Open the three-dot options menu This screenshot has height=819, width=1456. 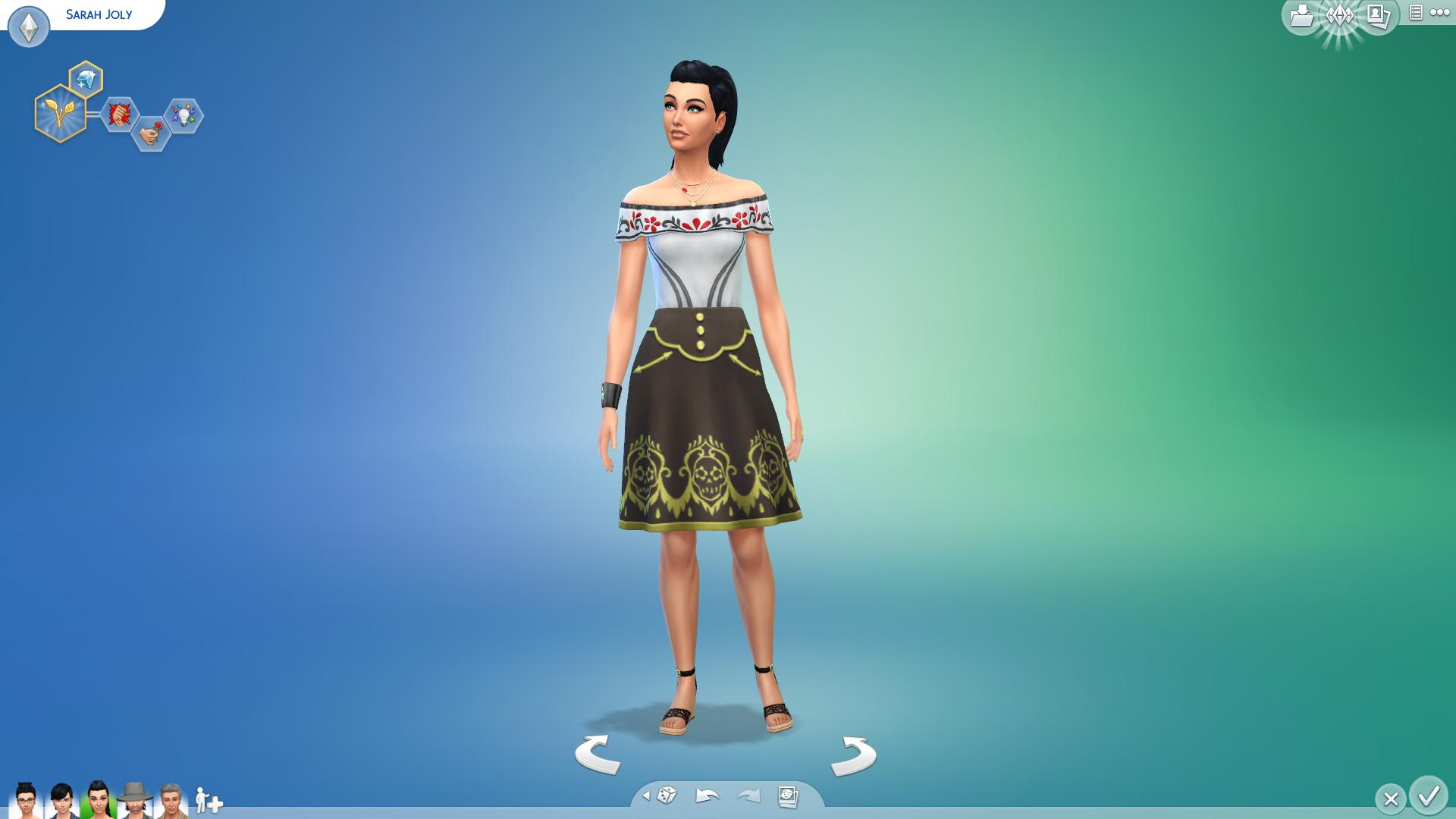click(1439, 13)
